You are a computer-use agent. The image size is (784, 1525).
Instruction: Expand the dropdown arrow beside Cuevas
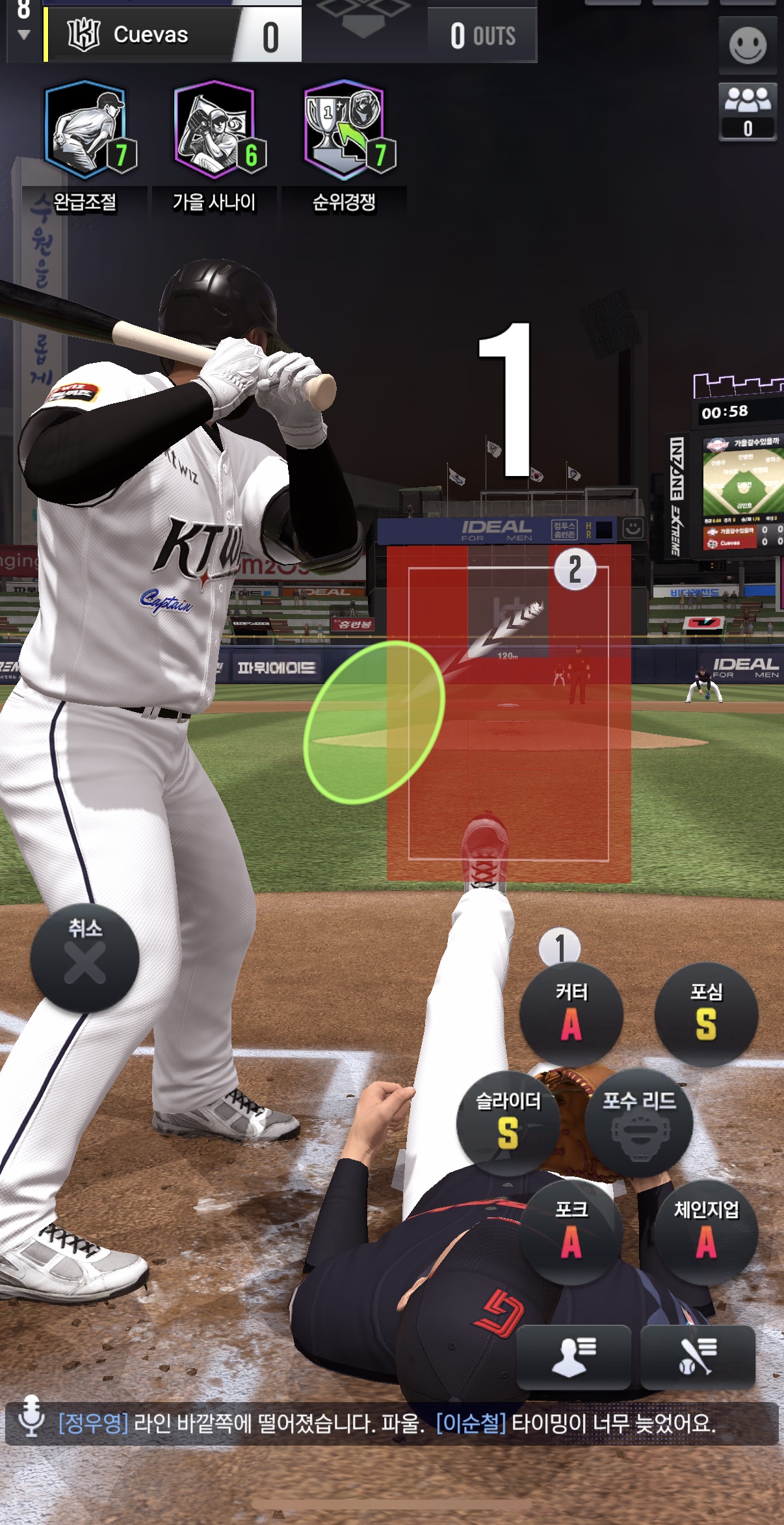click(24, 35)
